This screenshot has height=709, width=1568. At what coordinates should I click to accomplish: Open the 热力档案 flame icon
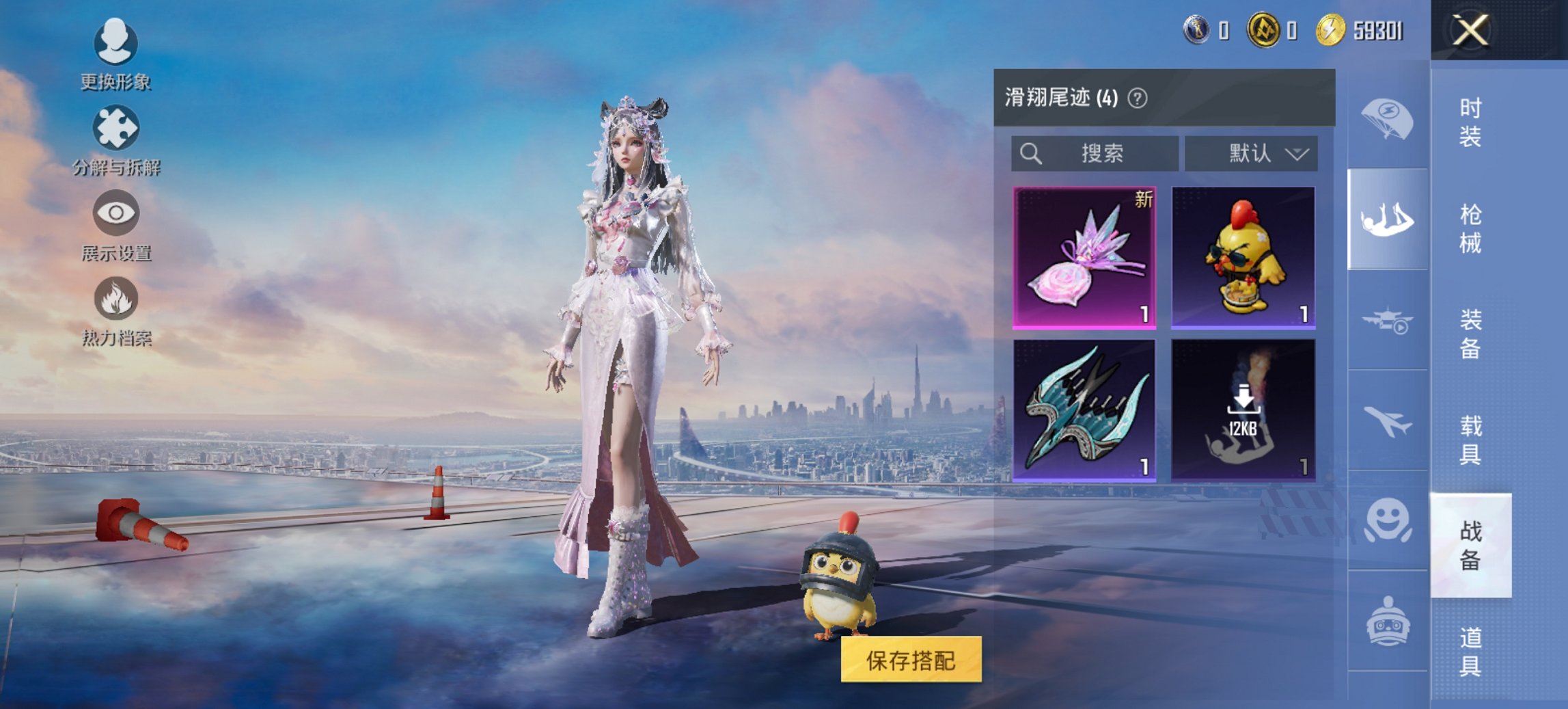click(x=116, y=301)
